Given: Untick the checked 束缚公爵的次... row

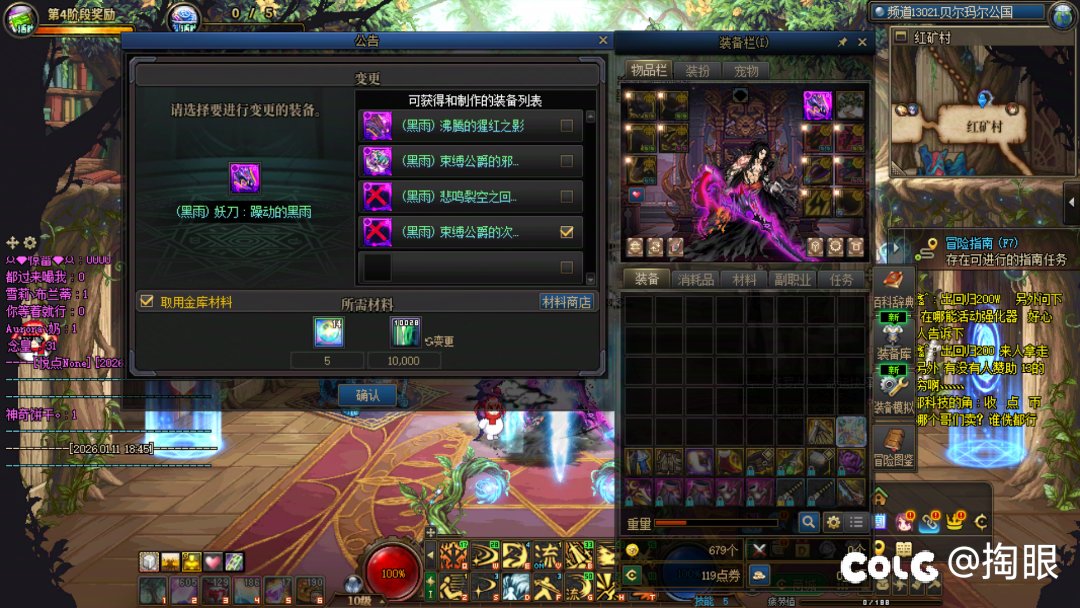Looking at the screenshot, I should point(567,232).
